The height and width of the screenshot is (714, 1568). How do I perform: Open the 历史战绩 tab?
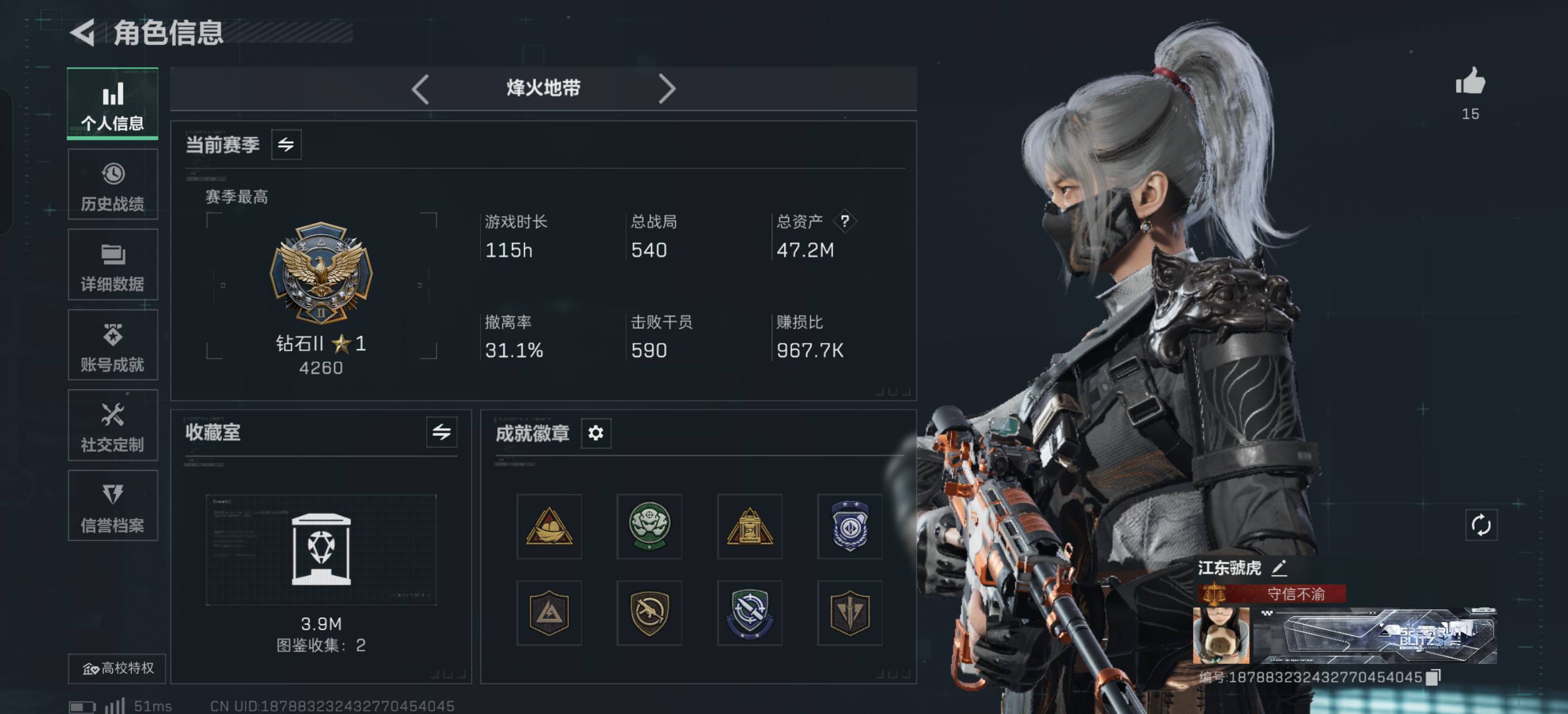[112, 185]
